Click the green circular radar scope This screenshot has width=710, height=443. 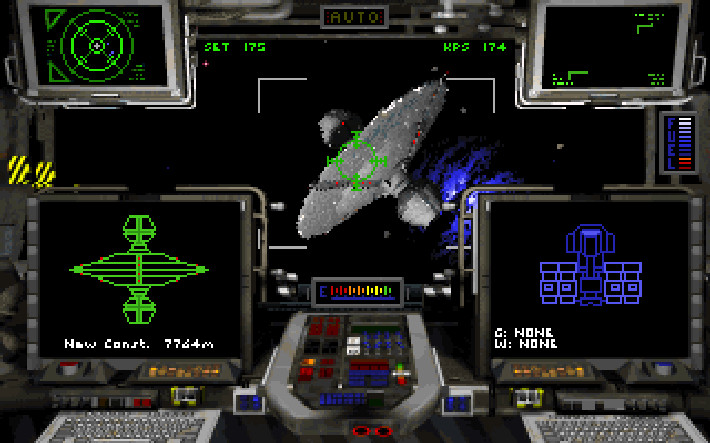[x=96, y=45]
